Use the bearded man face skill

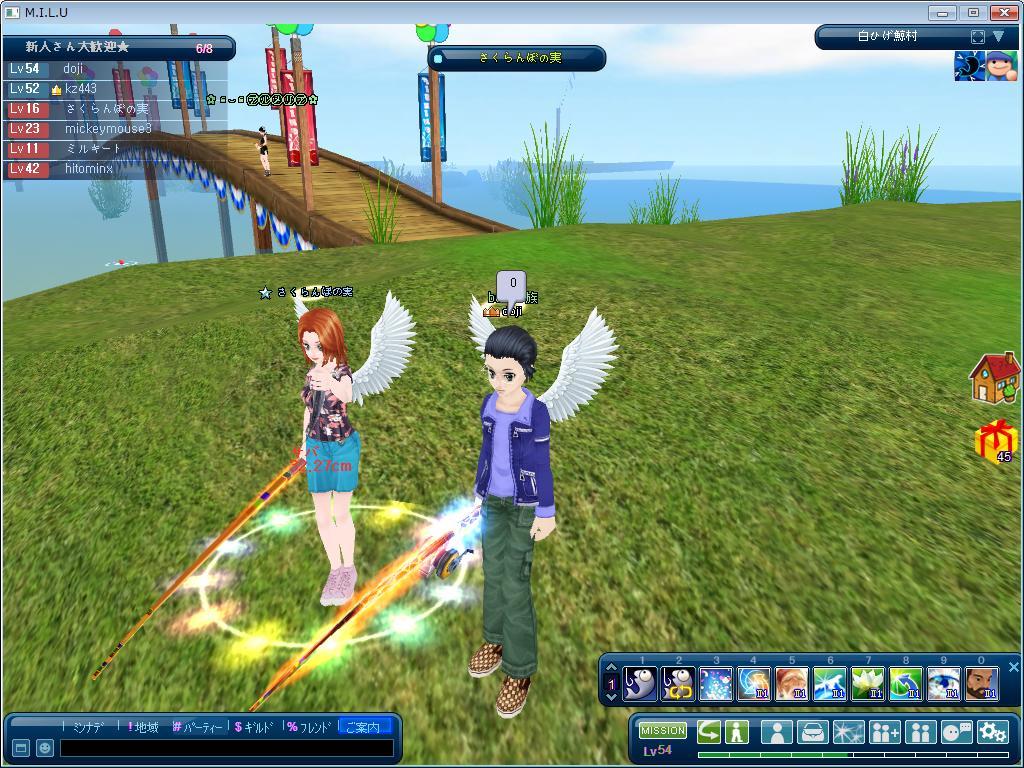981,684
